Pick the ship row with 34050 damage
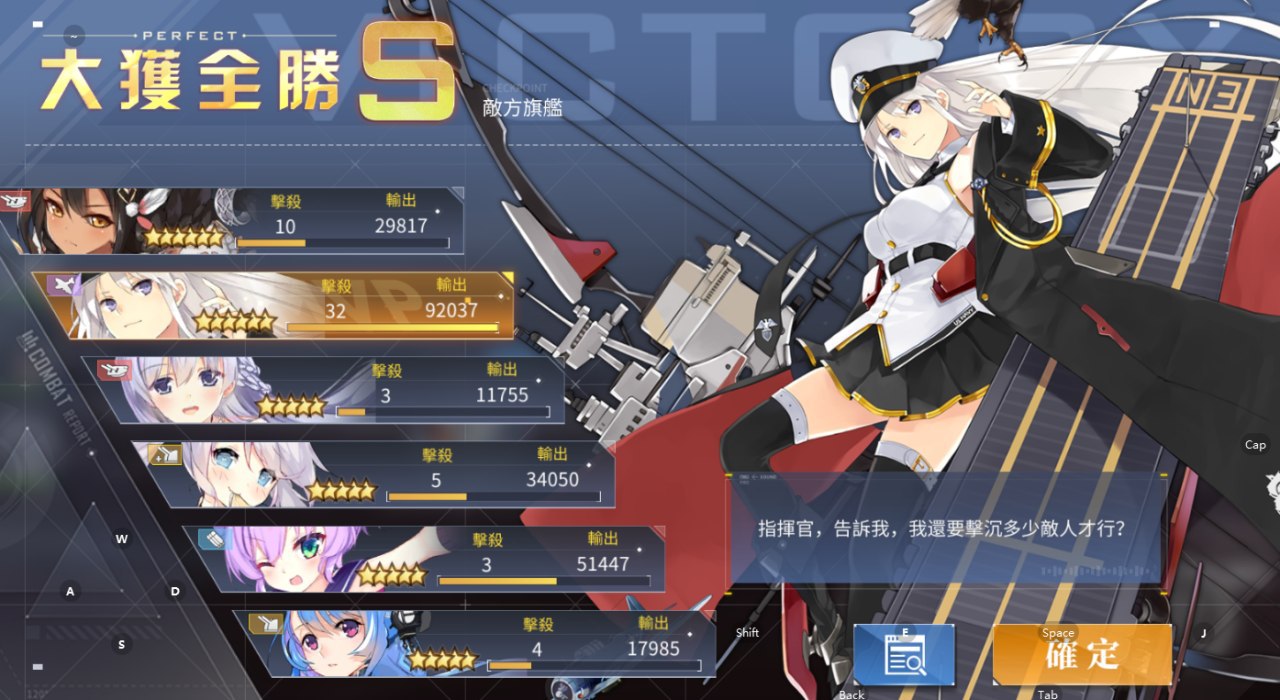1280x700 pixels. tap(380, 475)
